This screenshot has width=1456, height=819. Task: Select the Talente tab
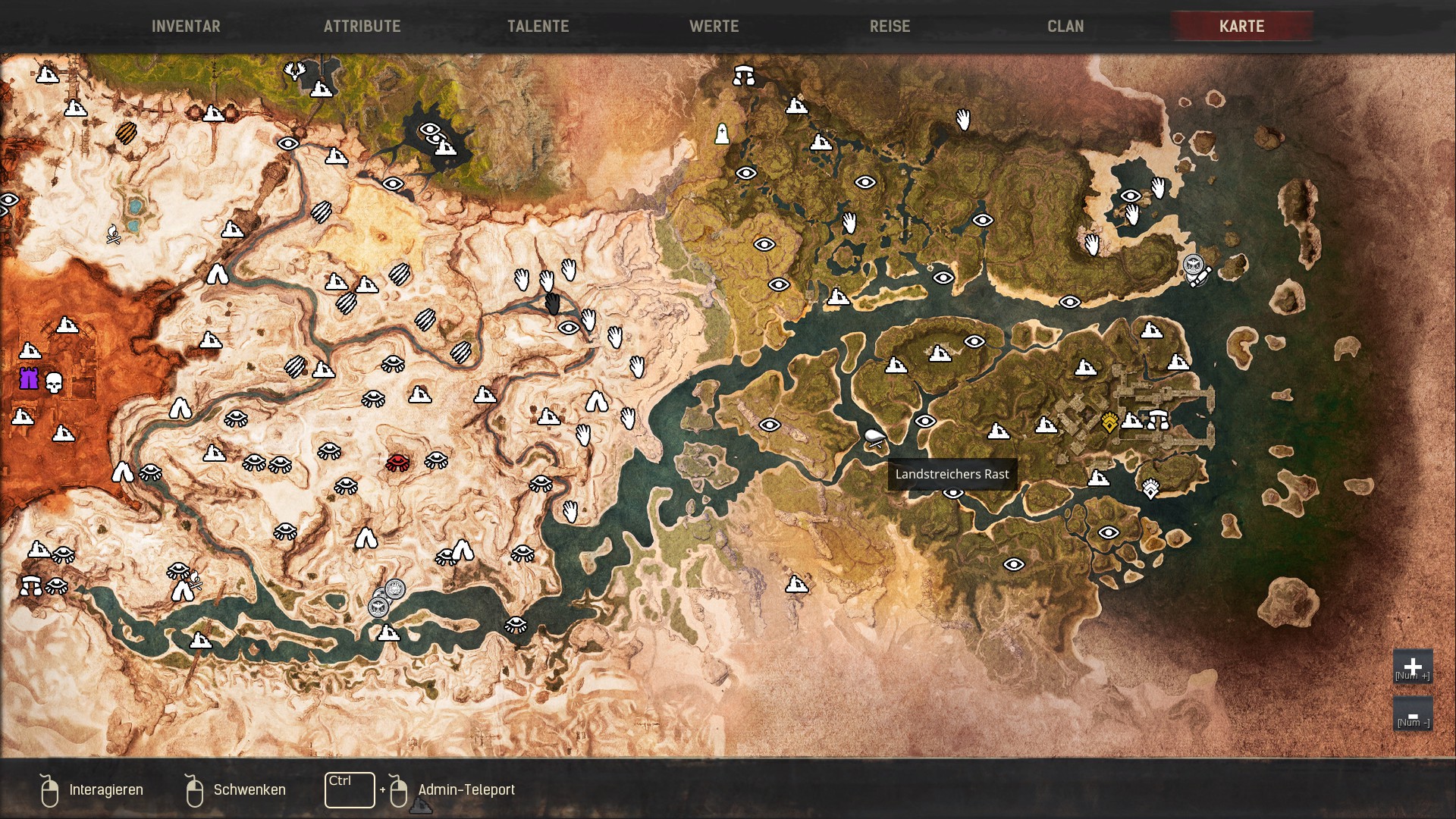coord(538,27)
